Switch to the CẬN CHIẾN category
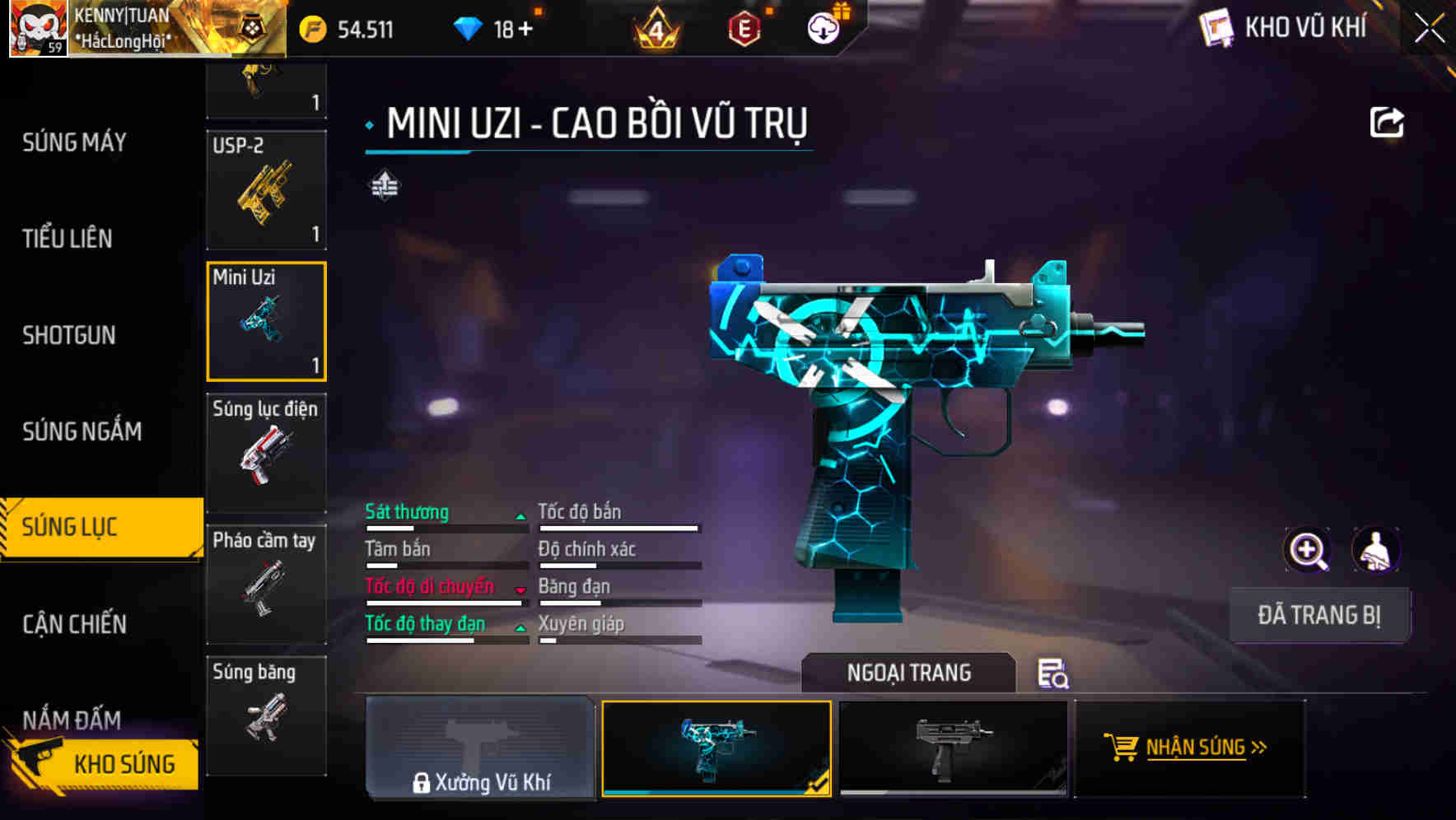 (74, 624)
